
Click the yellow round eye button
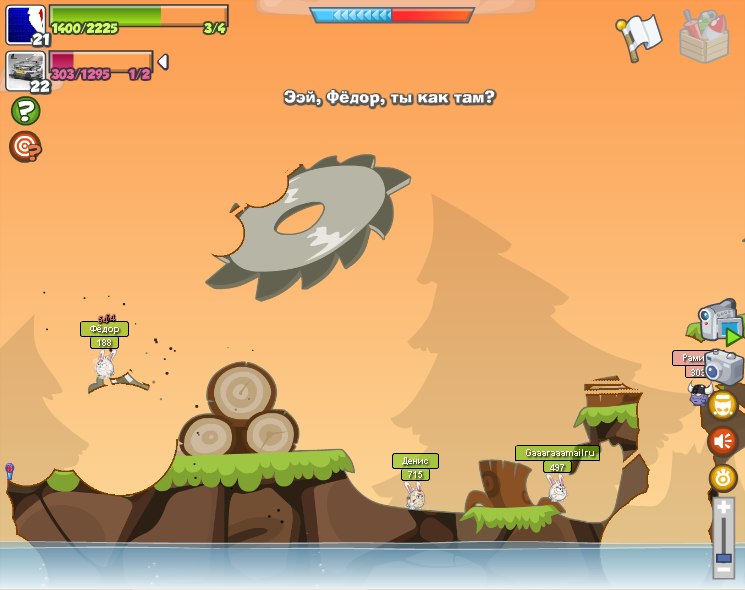[723, 478]
